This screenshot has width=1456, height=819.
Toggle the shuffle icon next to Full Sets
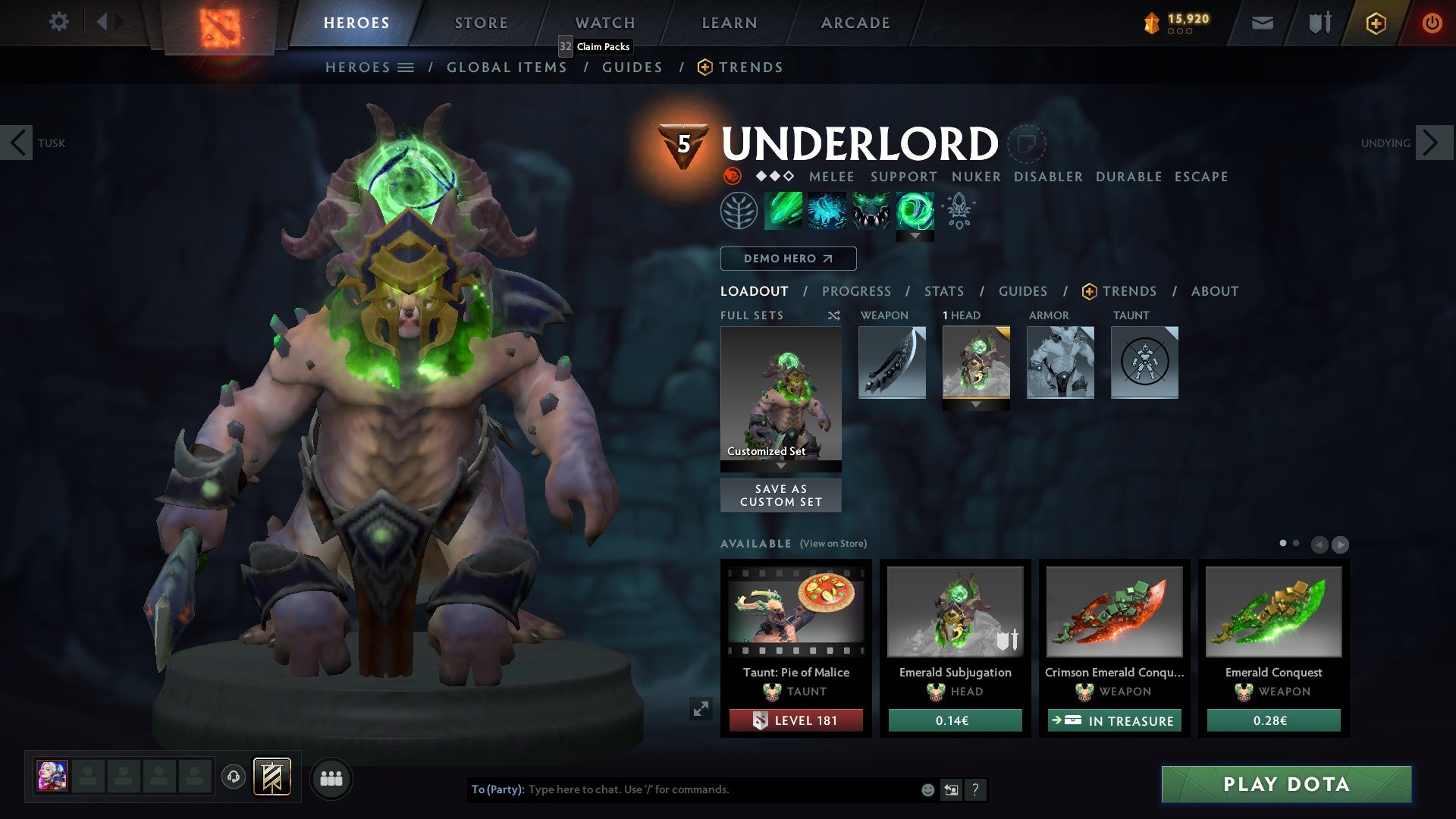pos(834,315)
